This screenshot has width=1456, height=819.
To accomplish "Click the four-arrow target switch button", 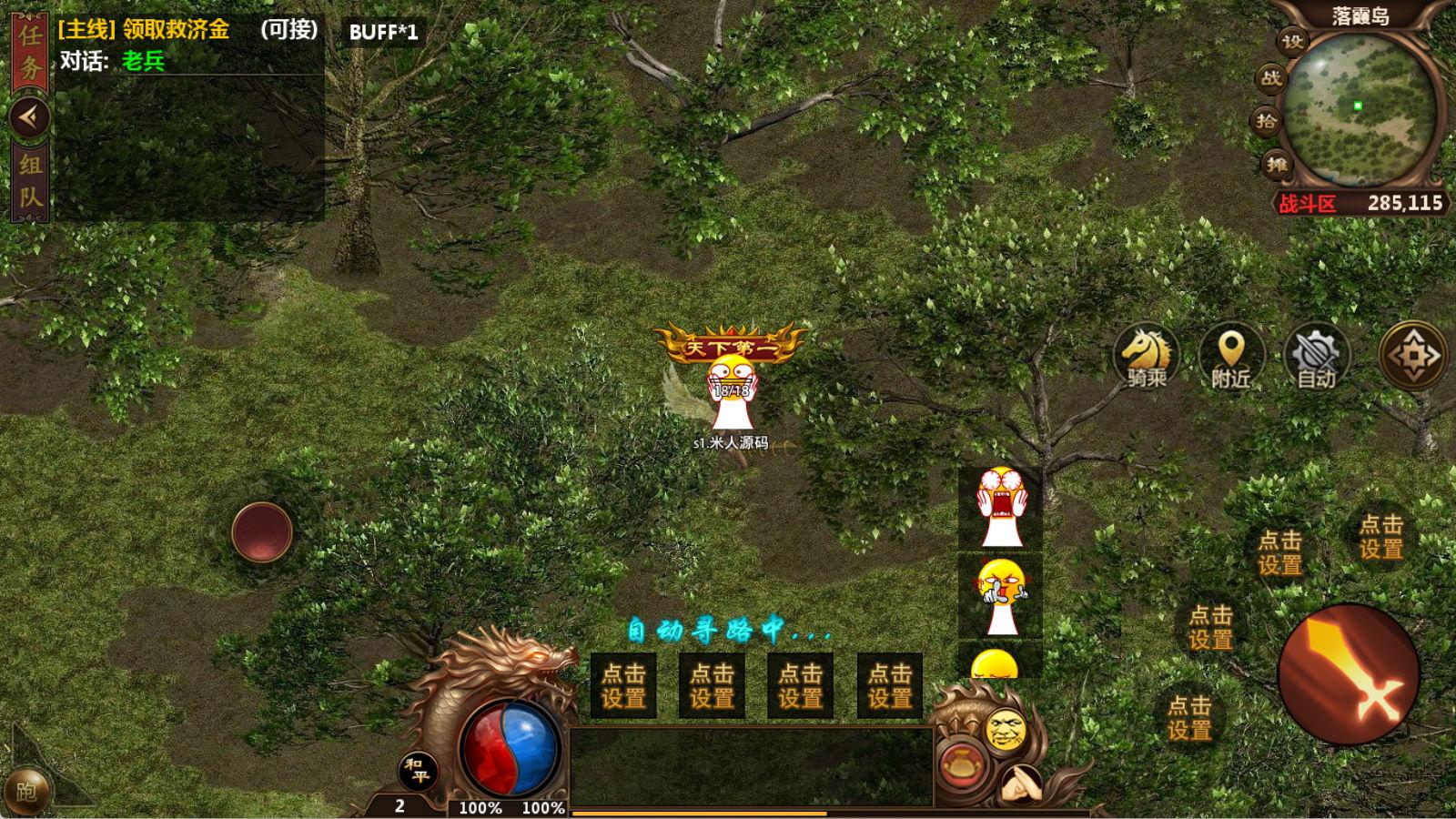I will pos(1412,355).
